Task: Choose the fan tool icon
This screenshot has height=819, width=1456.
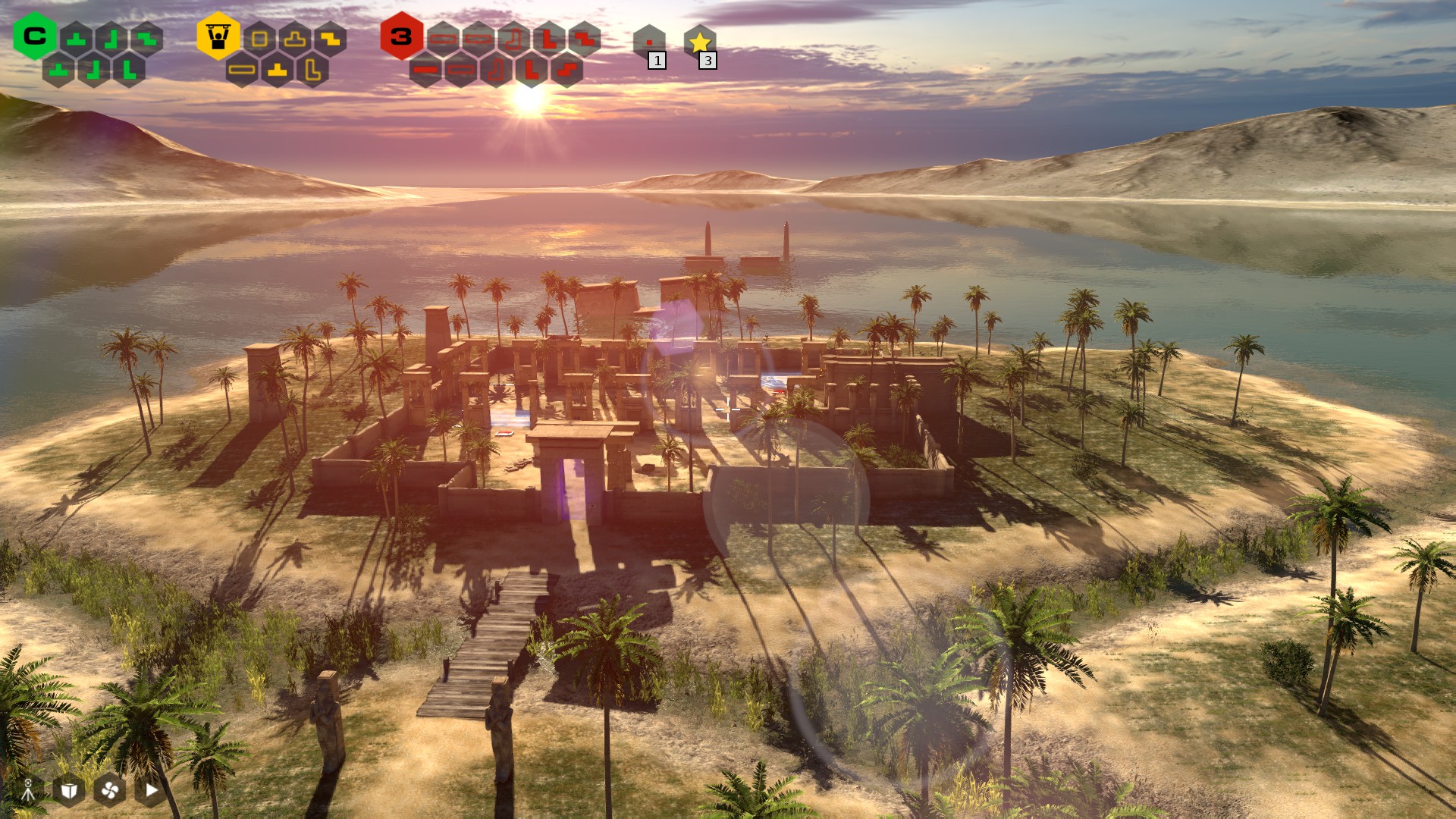Action: tap(110, 790)
